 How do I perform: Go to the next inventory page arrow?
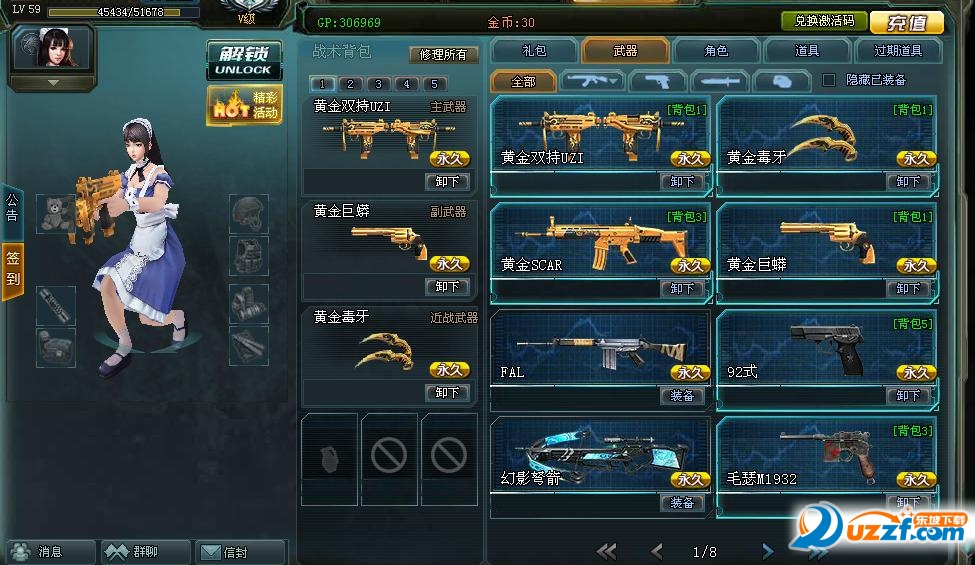tap(767, 551)
